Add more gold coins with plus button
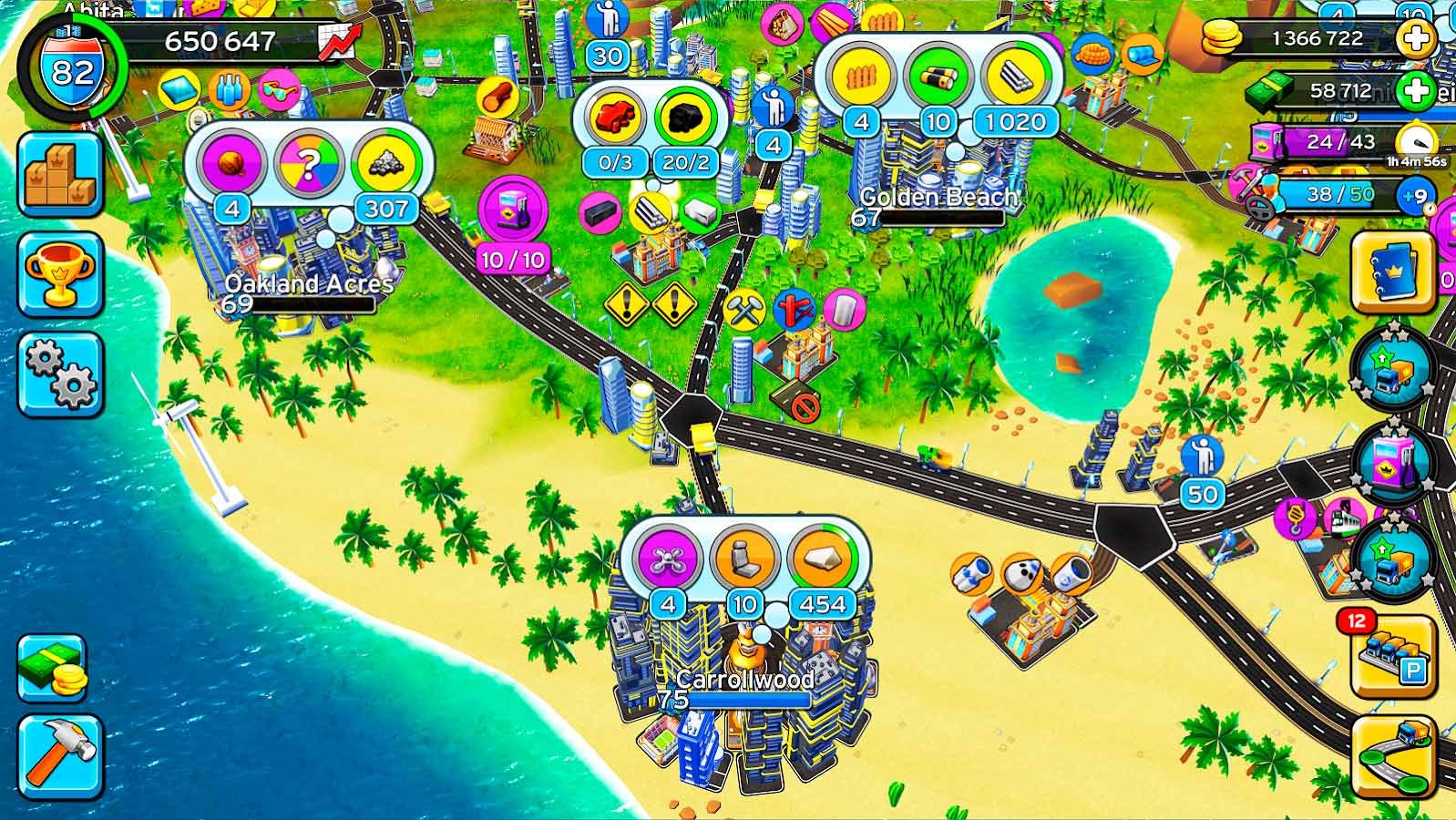Screen dimensions: 1456x820 pos(1416,38)
